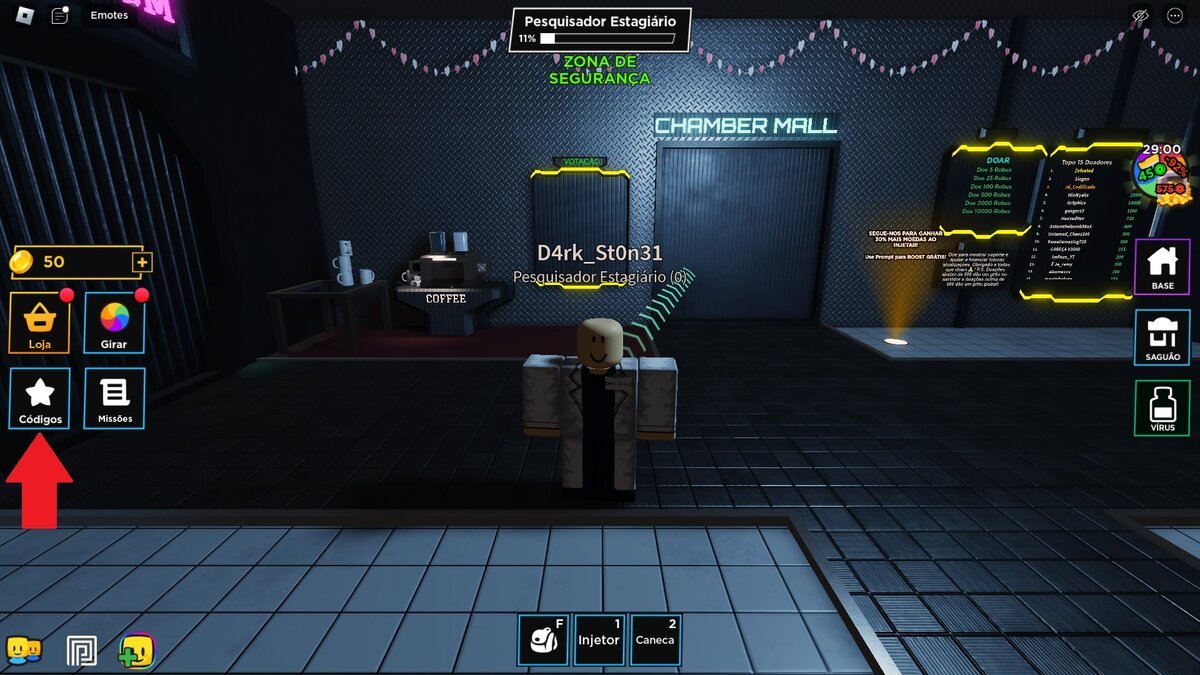Viewport: 1200px width, 675px height.
Task: Open the Códigos codes menu
Action: point(40,398)
